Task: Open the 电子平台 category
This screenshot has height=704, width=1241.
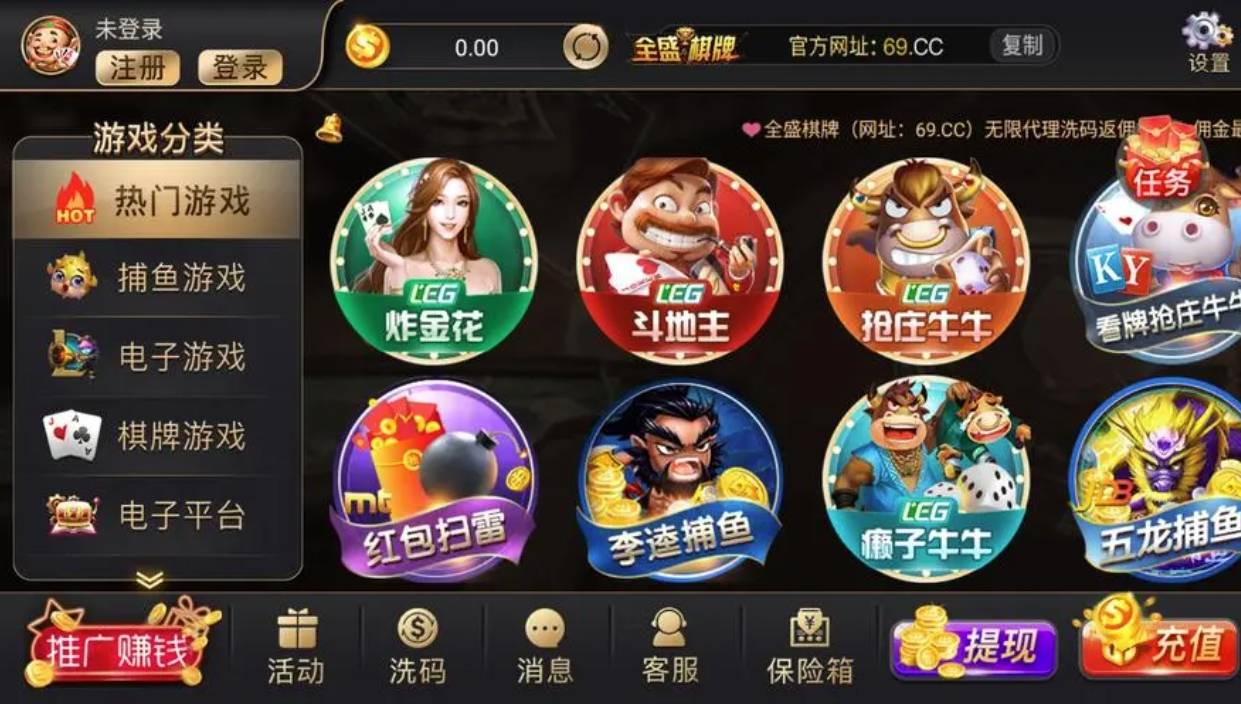Action: pyautogui.click(x=158, y=515)
